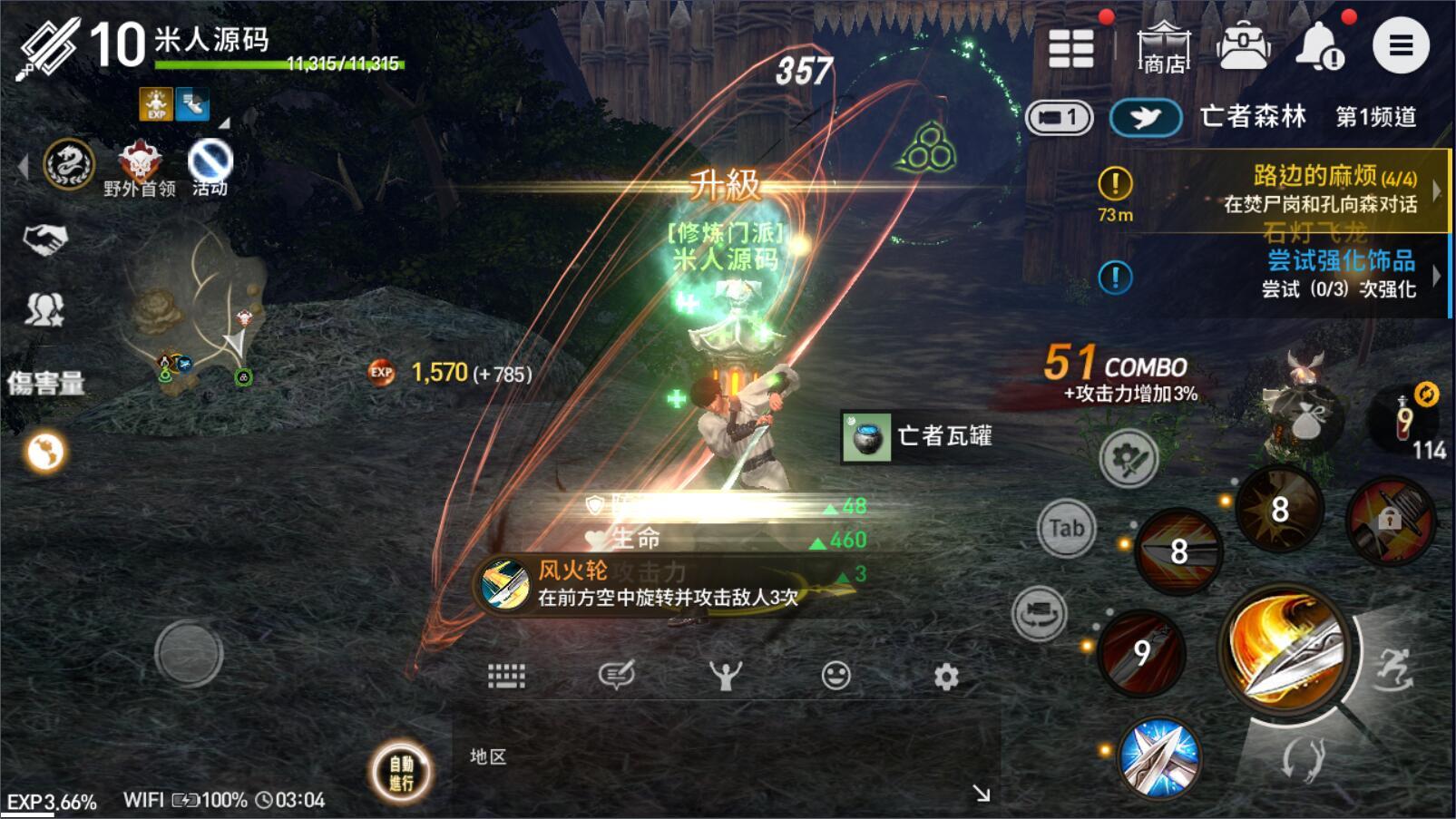This screenshot has height=819, width=1456.
Task: Open the emoji smiley button
Action: point(835,677)
